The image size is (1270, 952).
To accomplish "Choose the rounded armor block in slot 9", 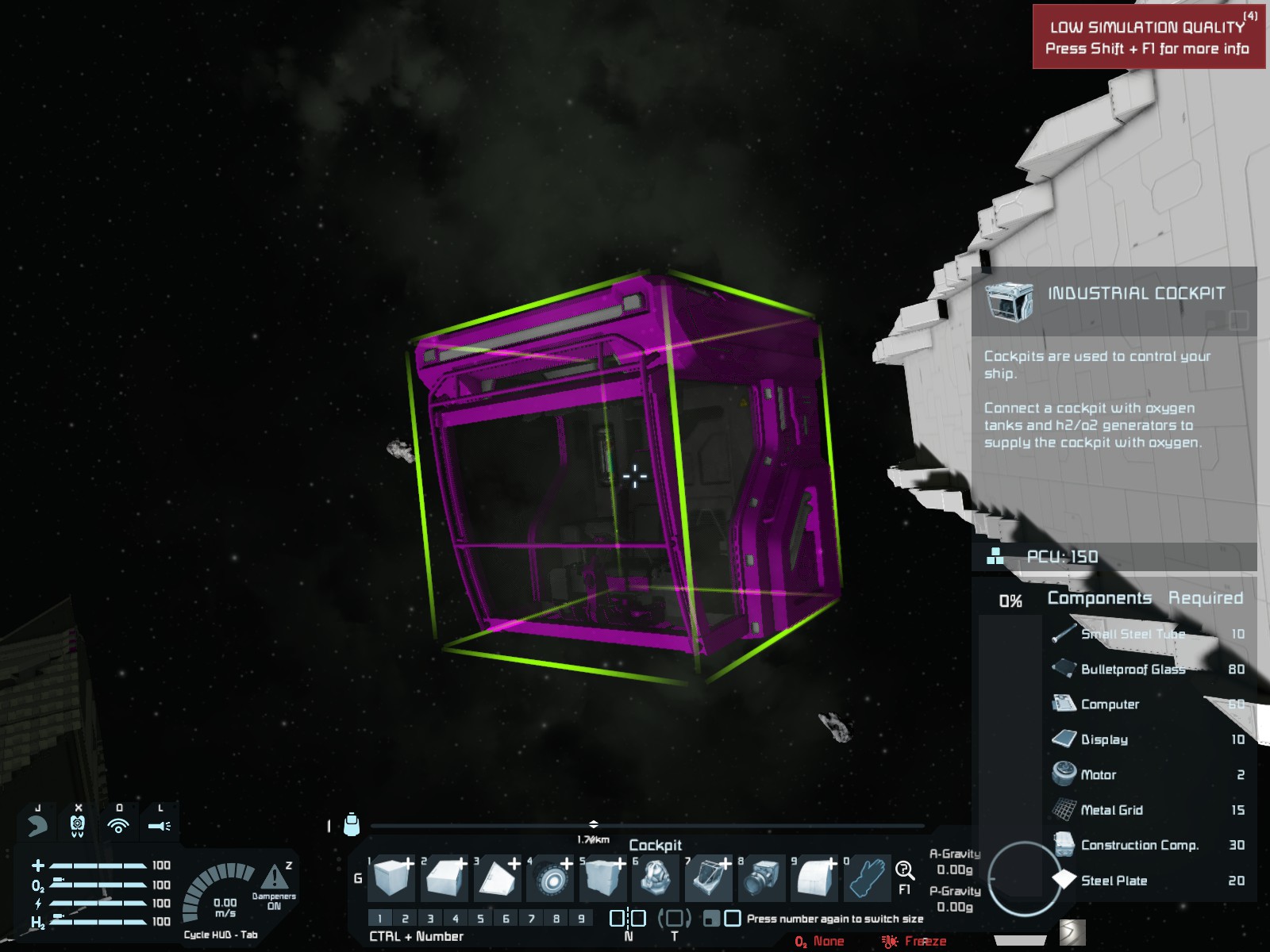I will [x=814, y=879].
